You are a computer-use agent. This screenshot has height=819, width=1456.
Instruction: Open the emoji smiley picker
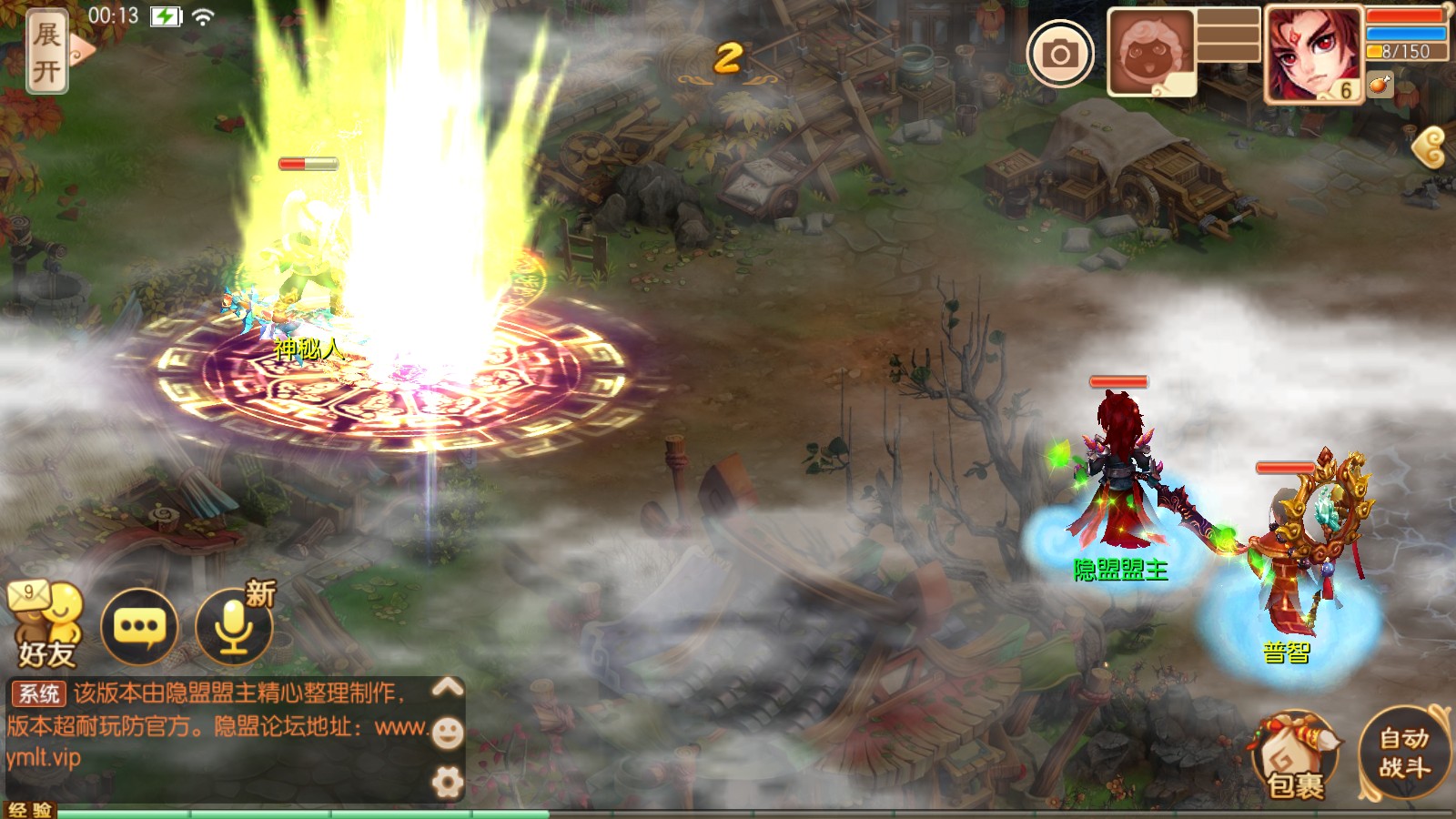tap(447, 733)
